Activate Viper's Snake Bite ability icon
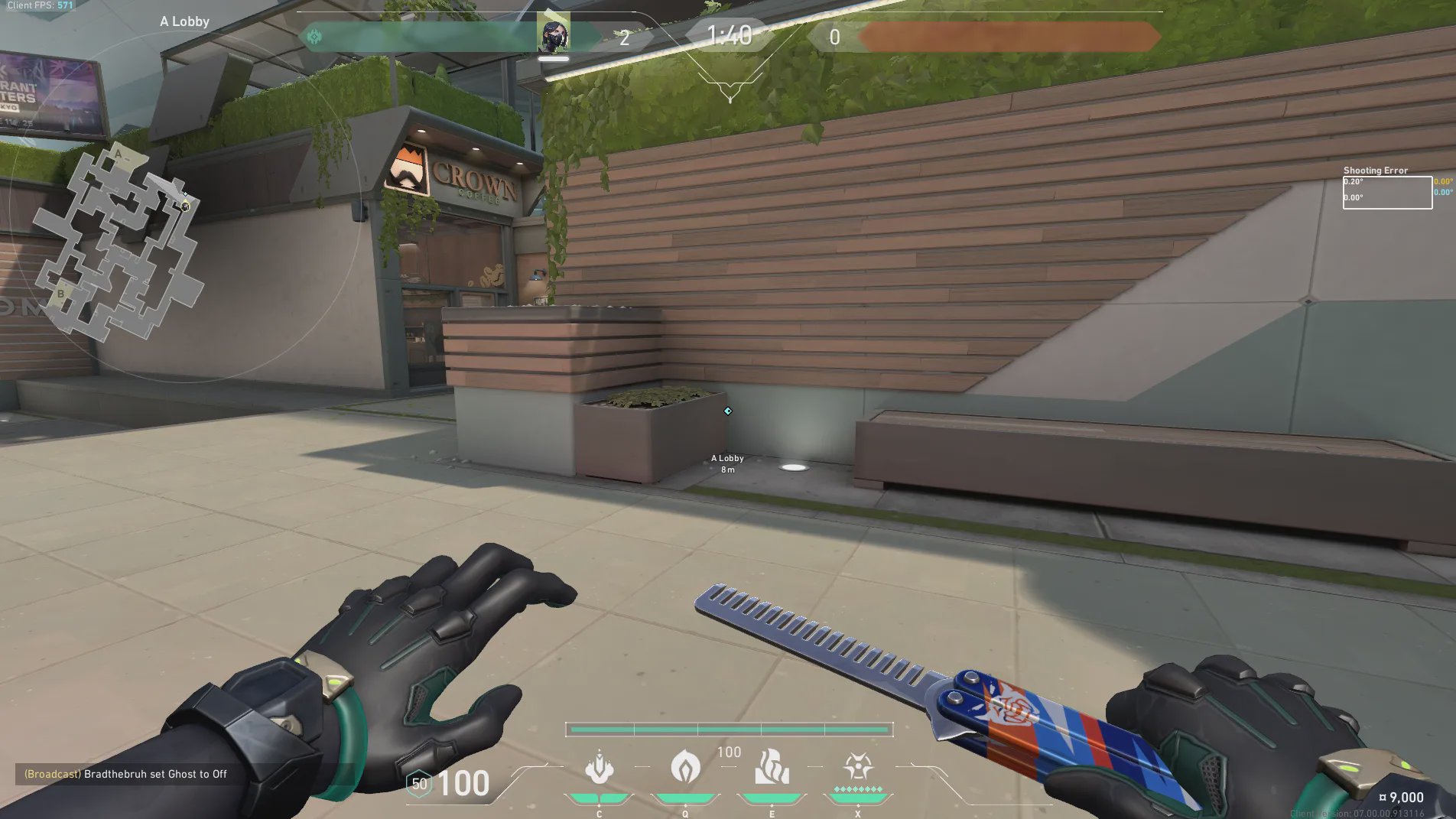The width and height of the screenshot is (1456, 819). (599, 767)
